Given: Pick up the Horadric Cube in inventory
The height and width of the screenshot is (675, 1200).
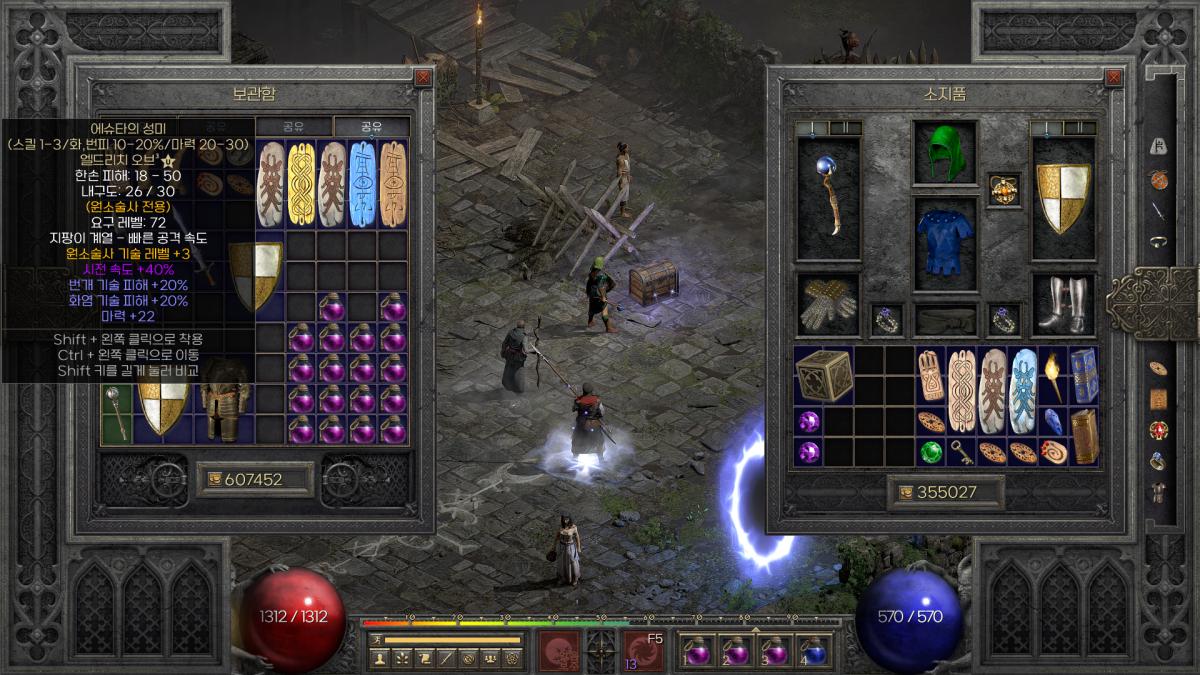Looking at the screenshot, I should 824,376.
